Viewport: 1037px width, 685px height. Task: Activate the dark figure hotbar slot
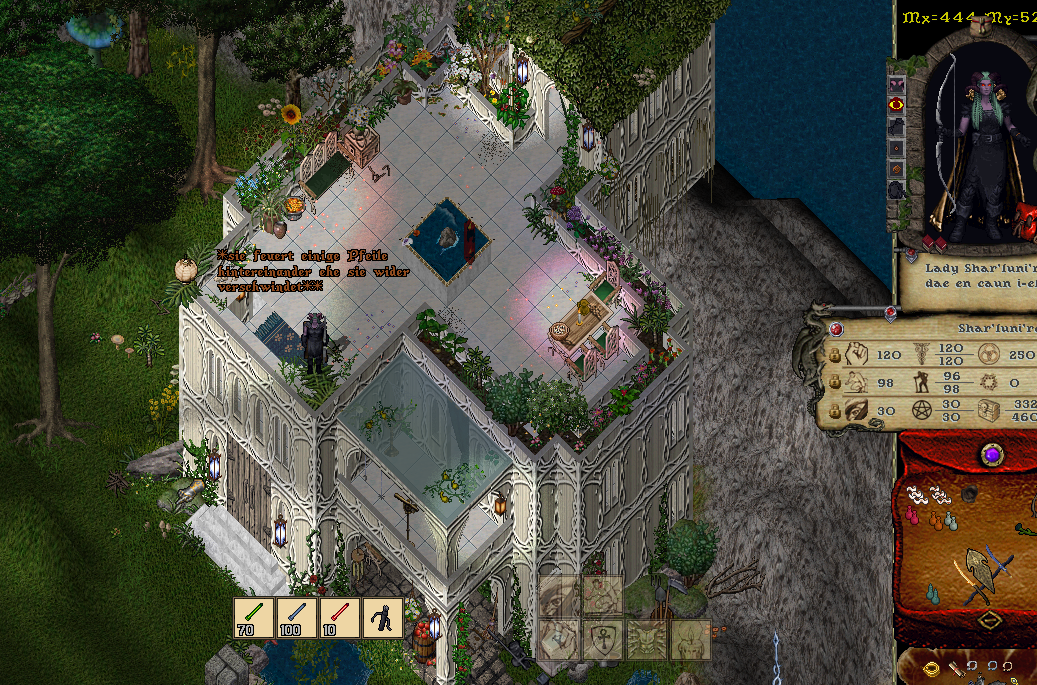pos(383,618)
